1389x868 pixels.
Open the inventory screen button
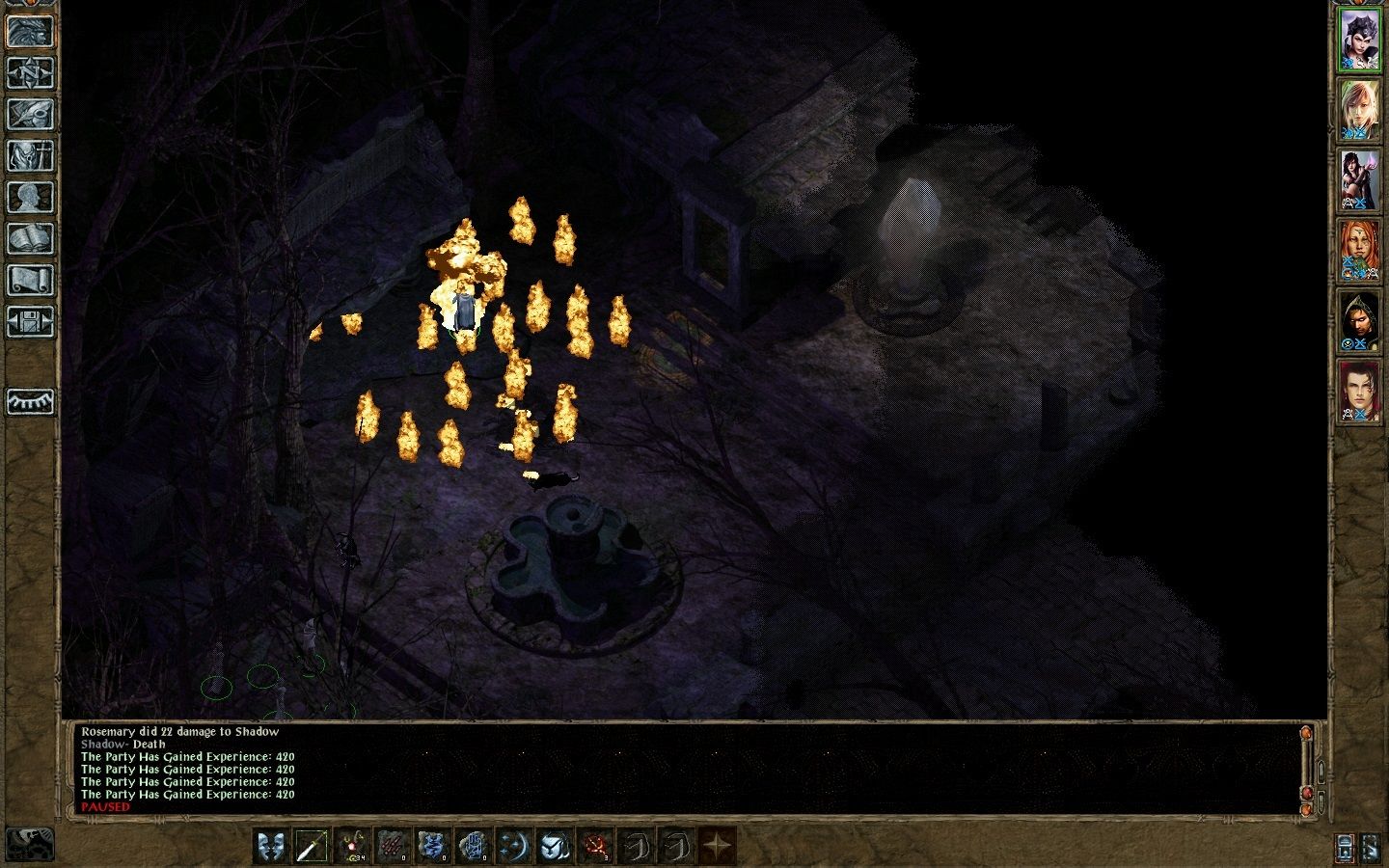[30, 155]
